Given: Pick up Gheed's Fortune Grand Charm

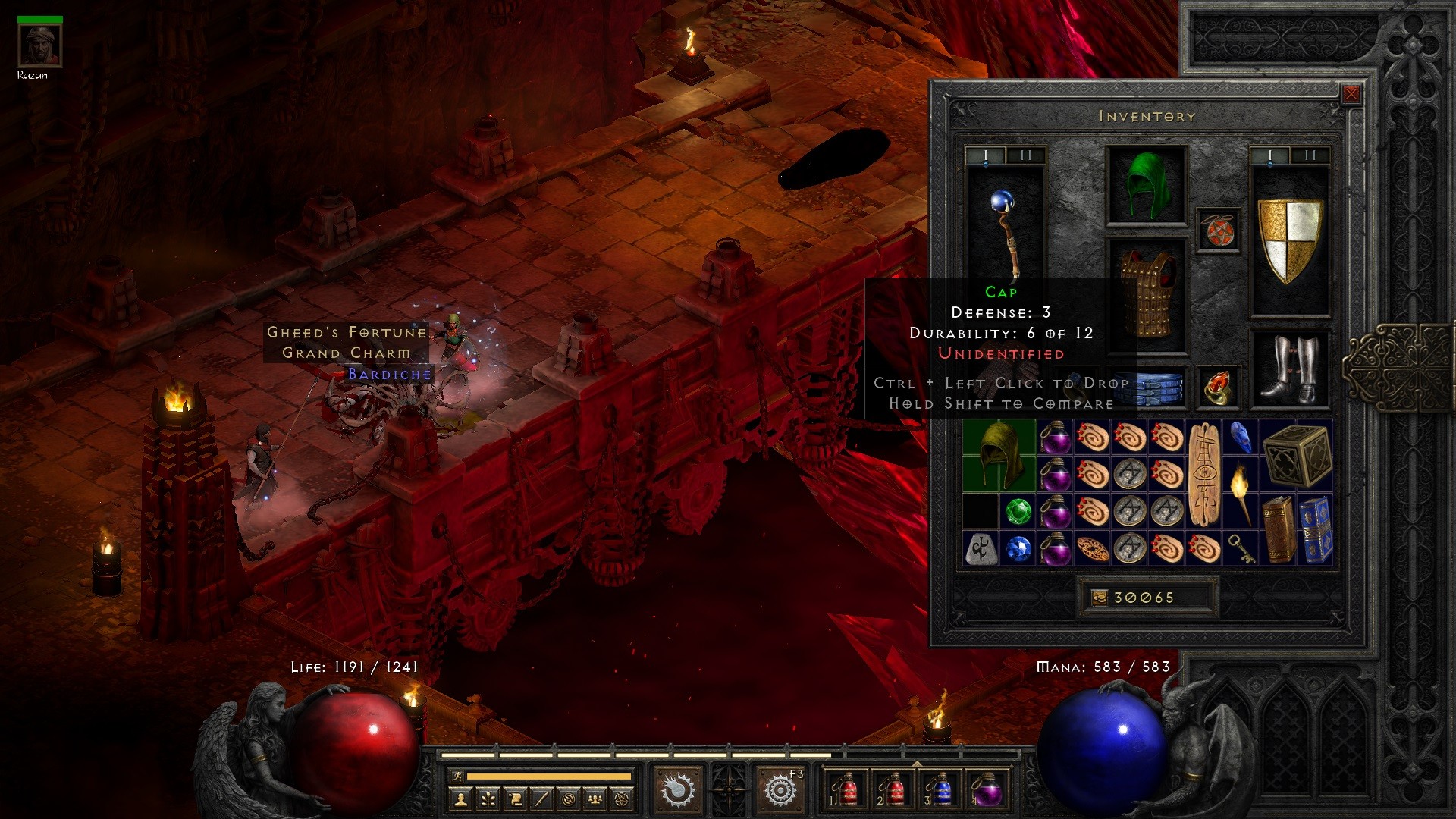Looking at the screenshot, I should [345, 341].
